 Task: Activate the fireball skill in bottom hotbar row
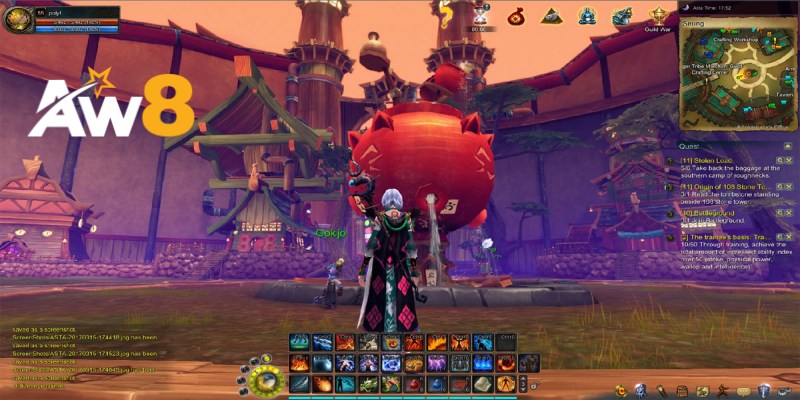pos(322,384)
